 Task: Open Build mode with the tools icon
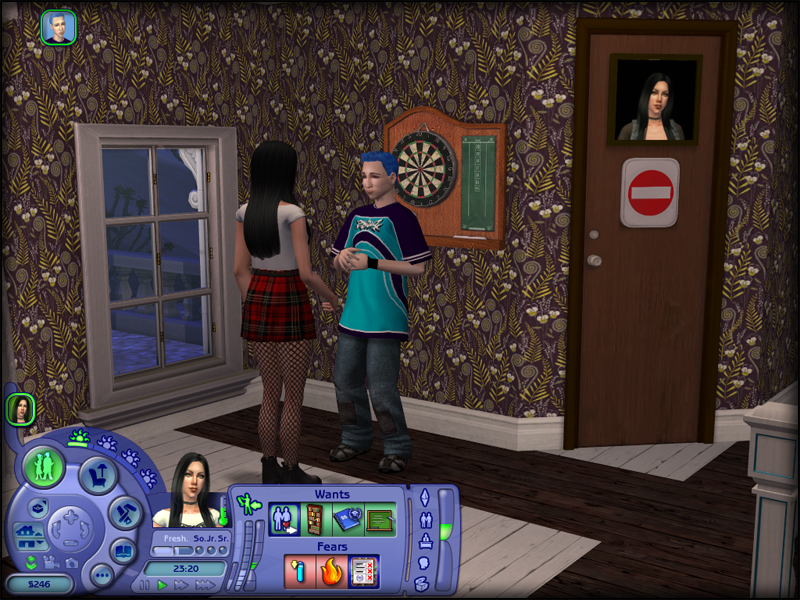pyautogui.click(x=125, y=512)
